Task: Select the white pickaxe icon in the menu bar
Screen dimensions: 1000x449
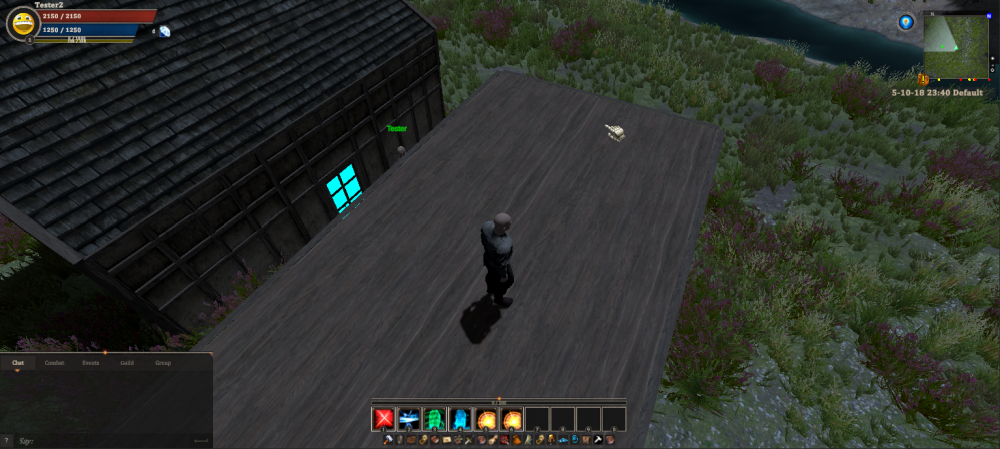Action: click(597, 440)
